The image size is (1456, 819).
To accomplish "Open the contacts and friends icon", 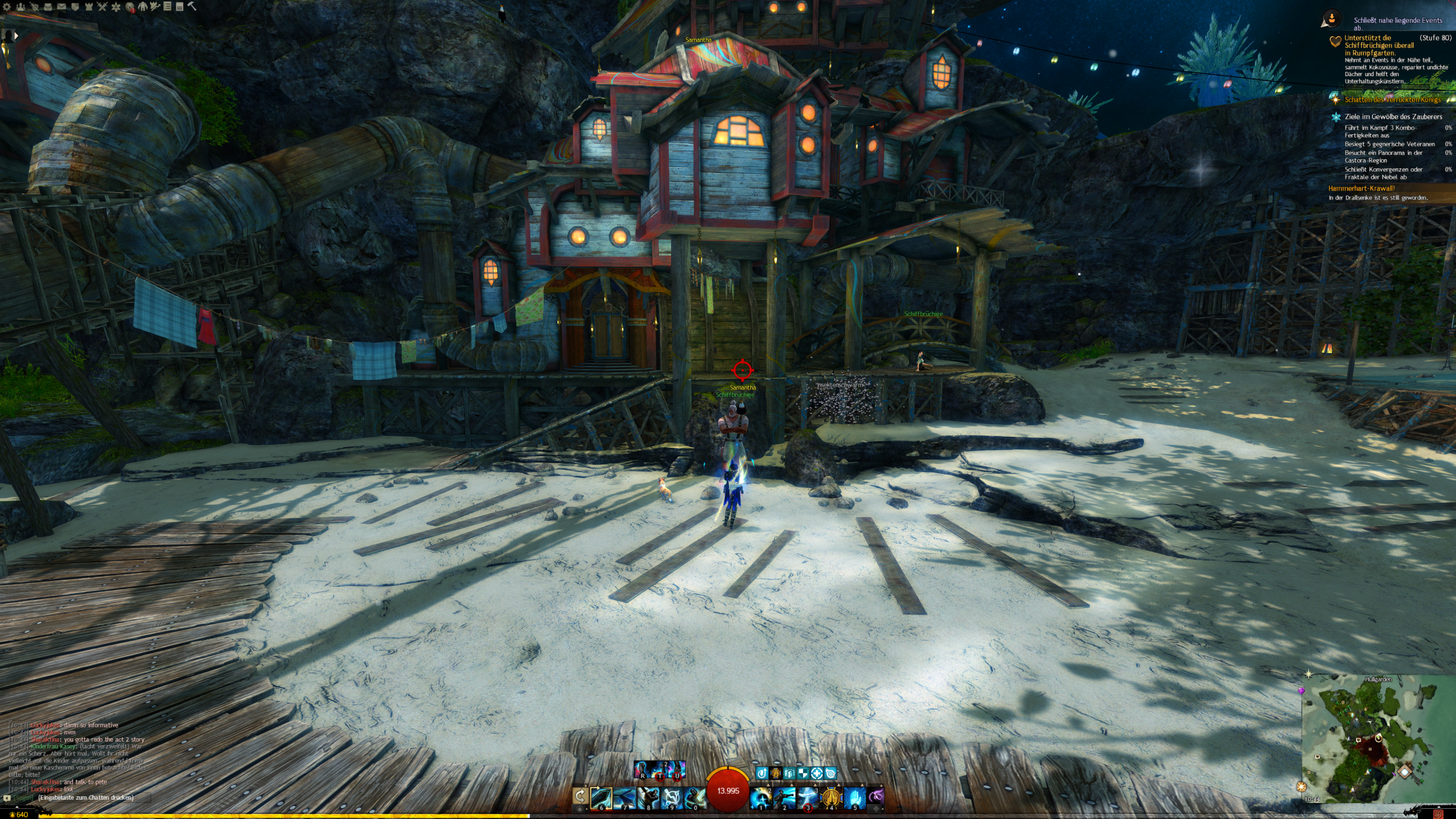I will (20, 7).
